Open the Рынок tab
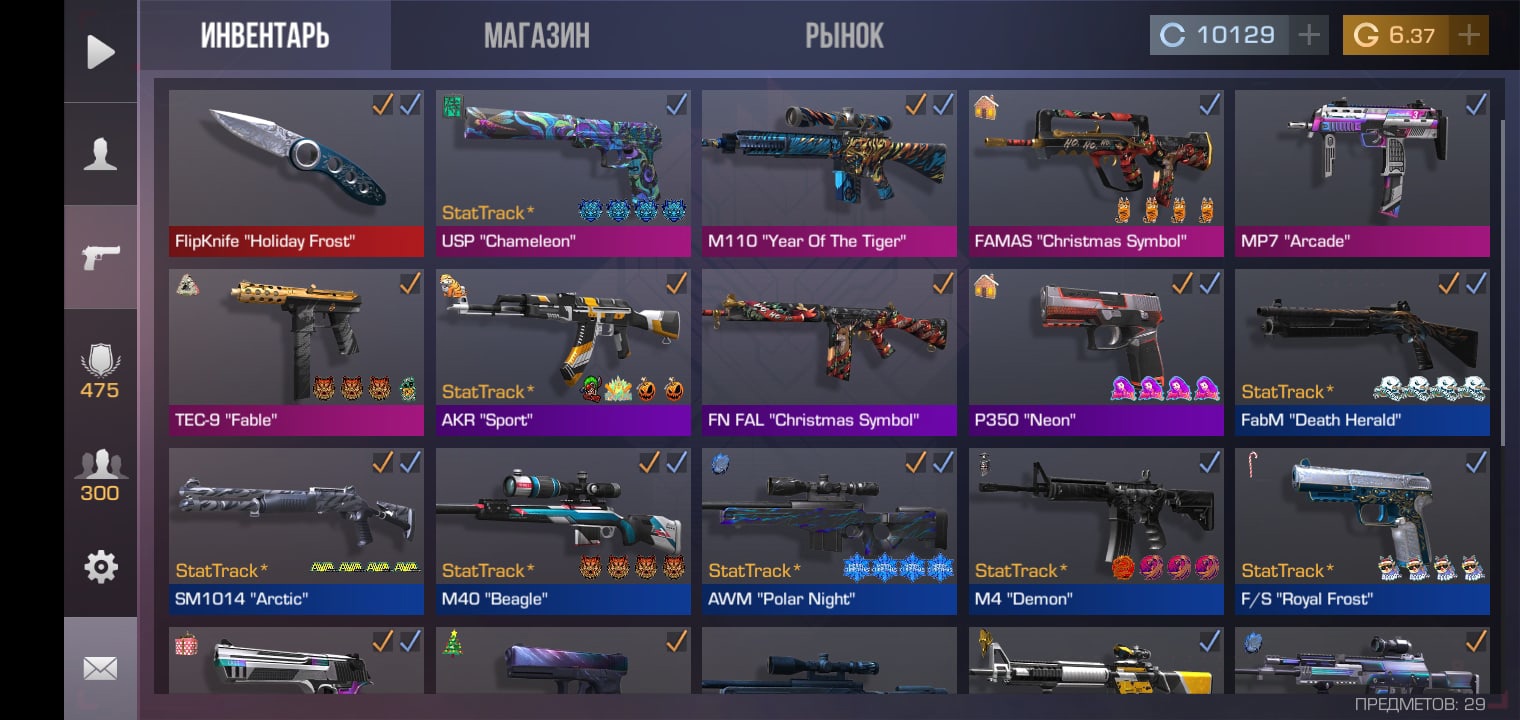This screenshot has height=720, width=1520. (x=844, y=36)
